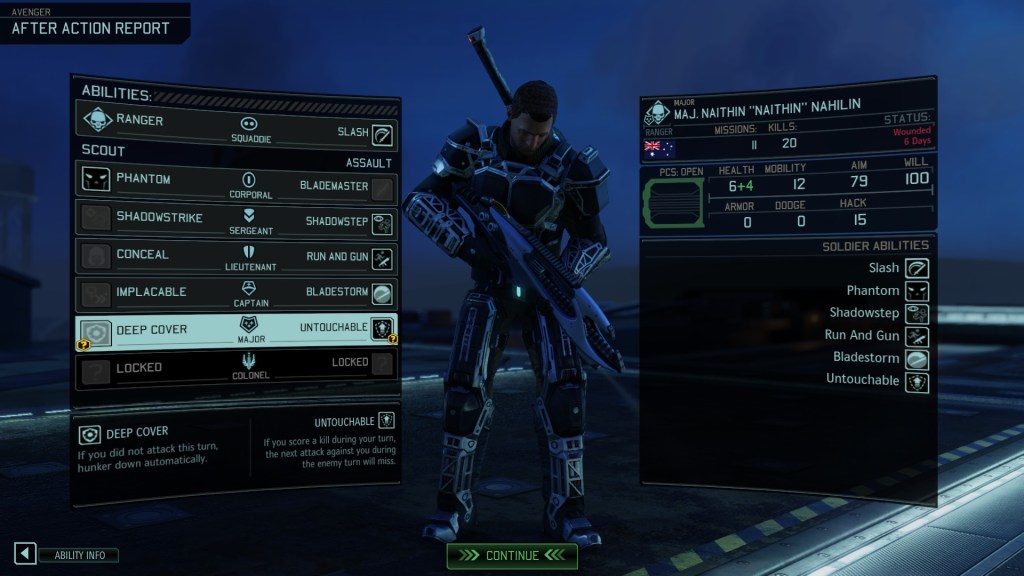Click the Untouchable icon in Soldier Abilities
Screen dimensions: 1024x576
pyautogui.click(x=916, y=380)
